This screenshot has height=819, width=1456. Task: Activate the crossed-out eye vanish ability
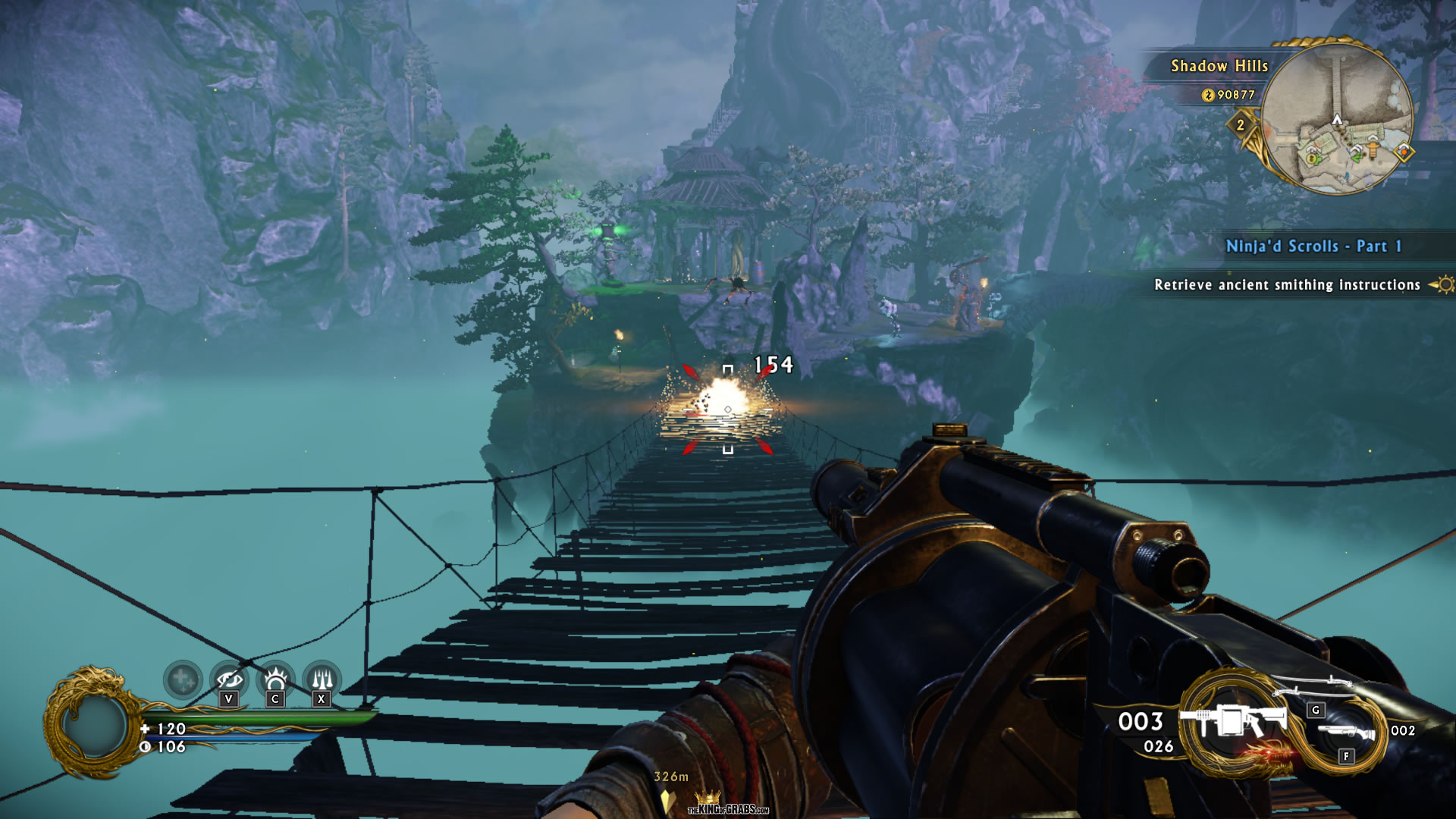[x=229, y=679]
